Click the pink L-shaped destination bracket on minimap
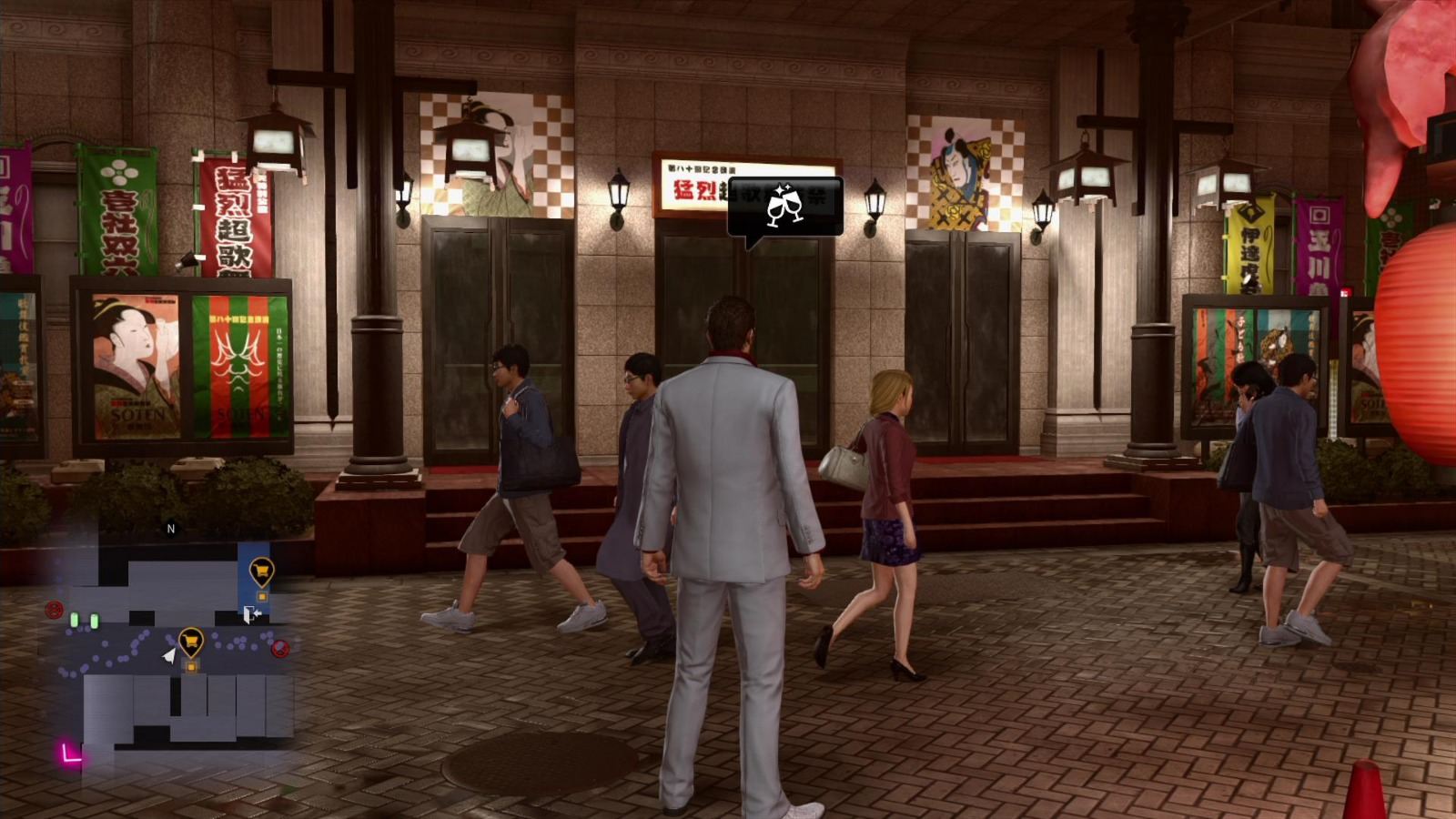The height and width of the screenshot is (819, 1456). pyautogui.click(x=71, y=753)
